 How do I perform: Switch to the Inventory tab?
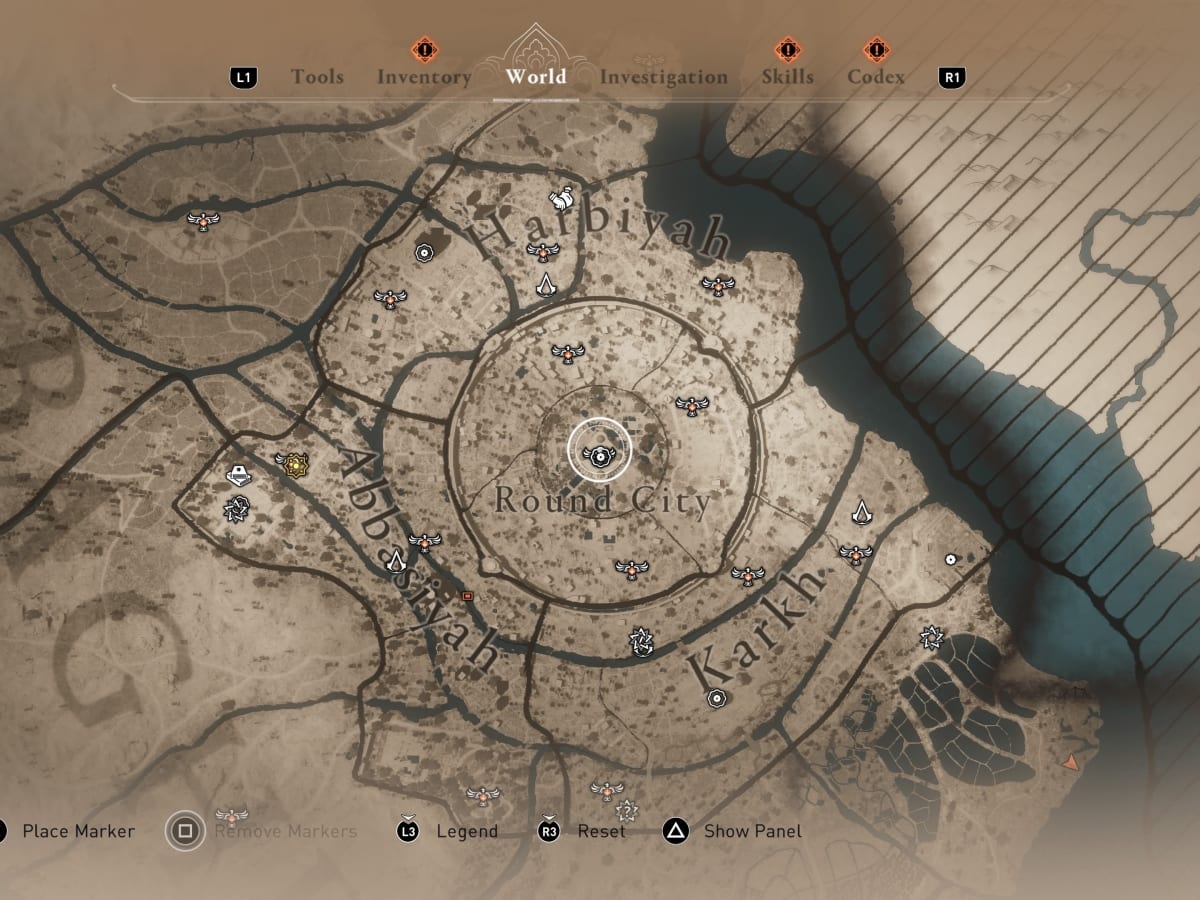pos(424,77)
